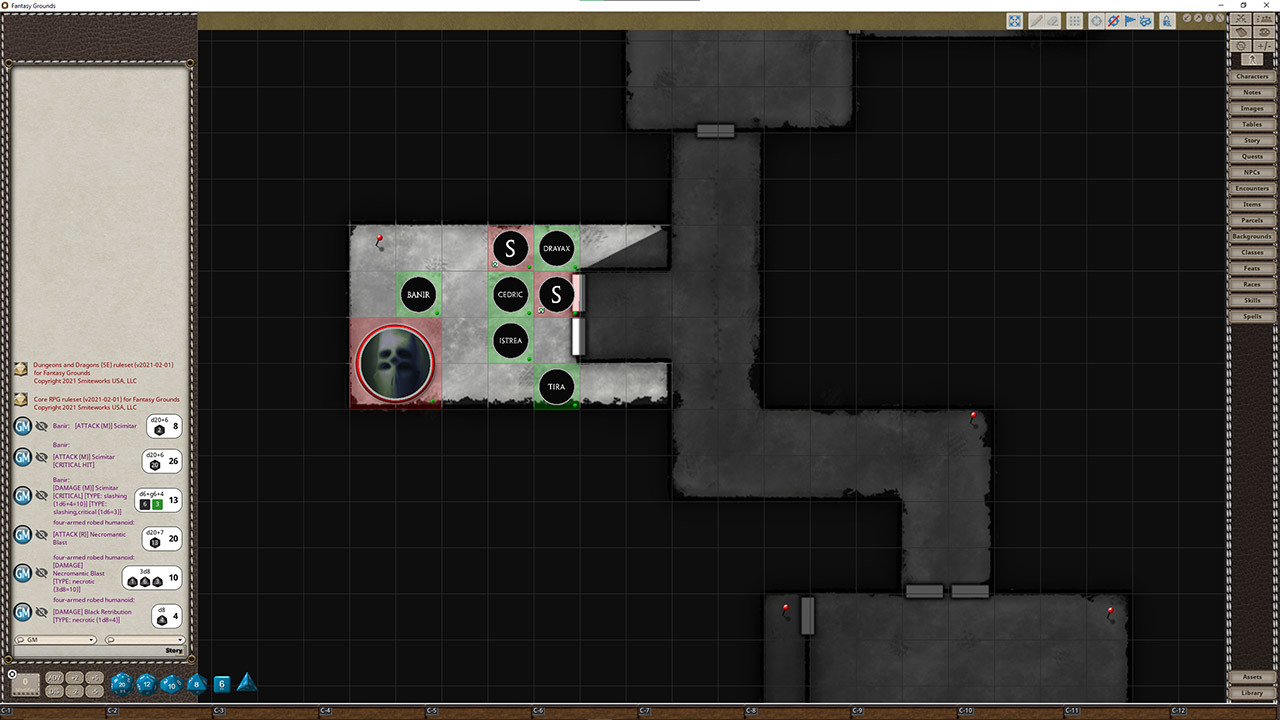Activate the eraser tool
Screen dimensions: 1280x720
(x=1053, y=20)
